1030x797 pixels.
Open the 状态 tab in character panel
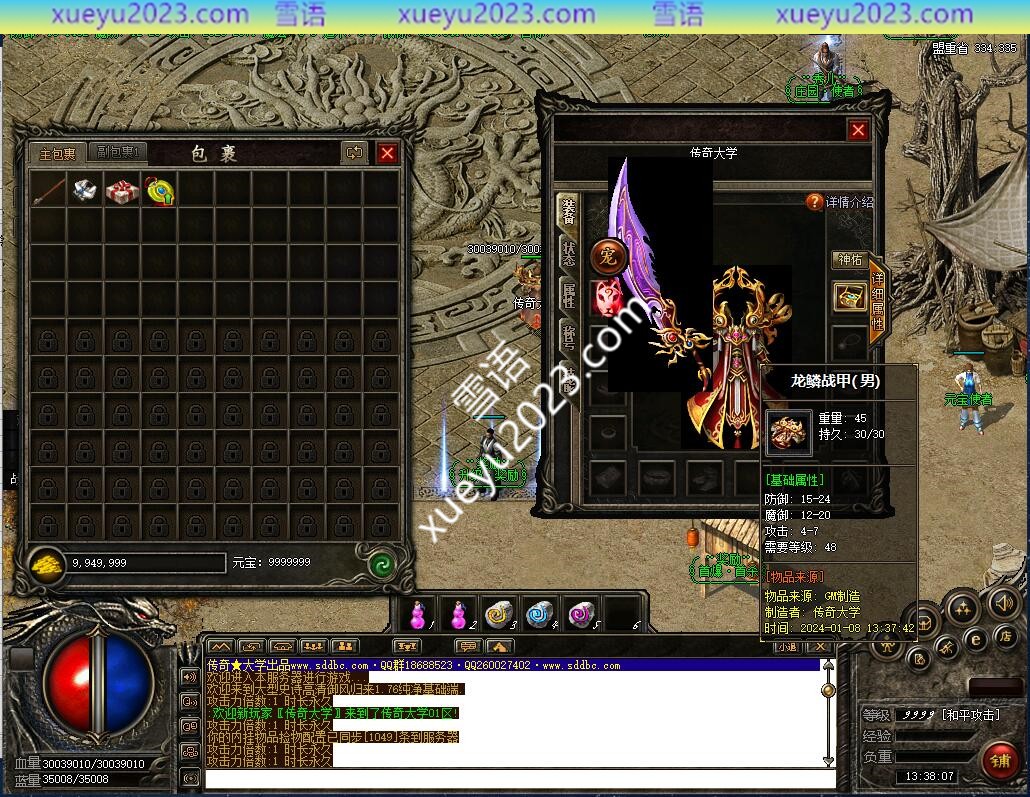(568, 253)
